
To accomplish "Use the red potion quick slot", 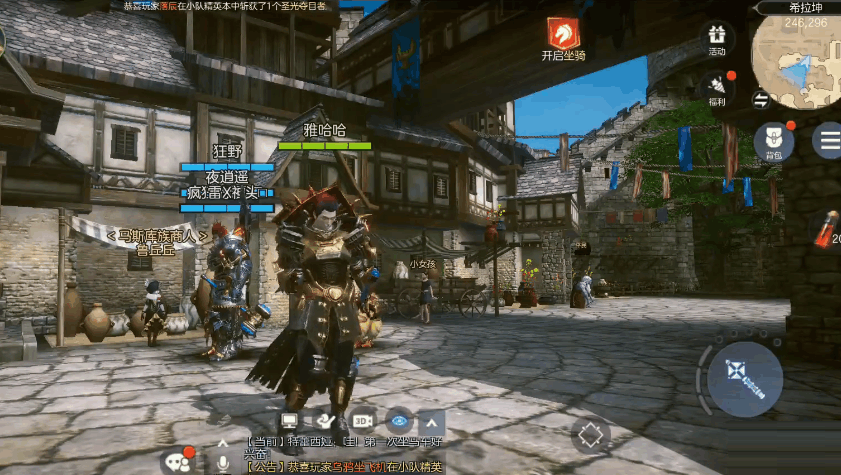I will coord(828,228).
